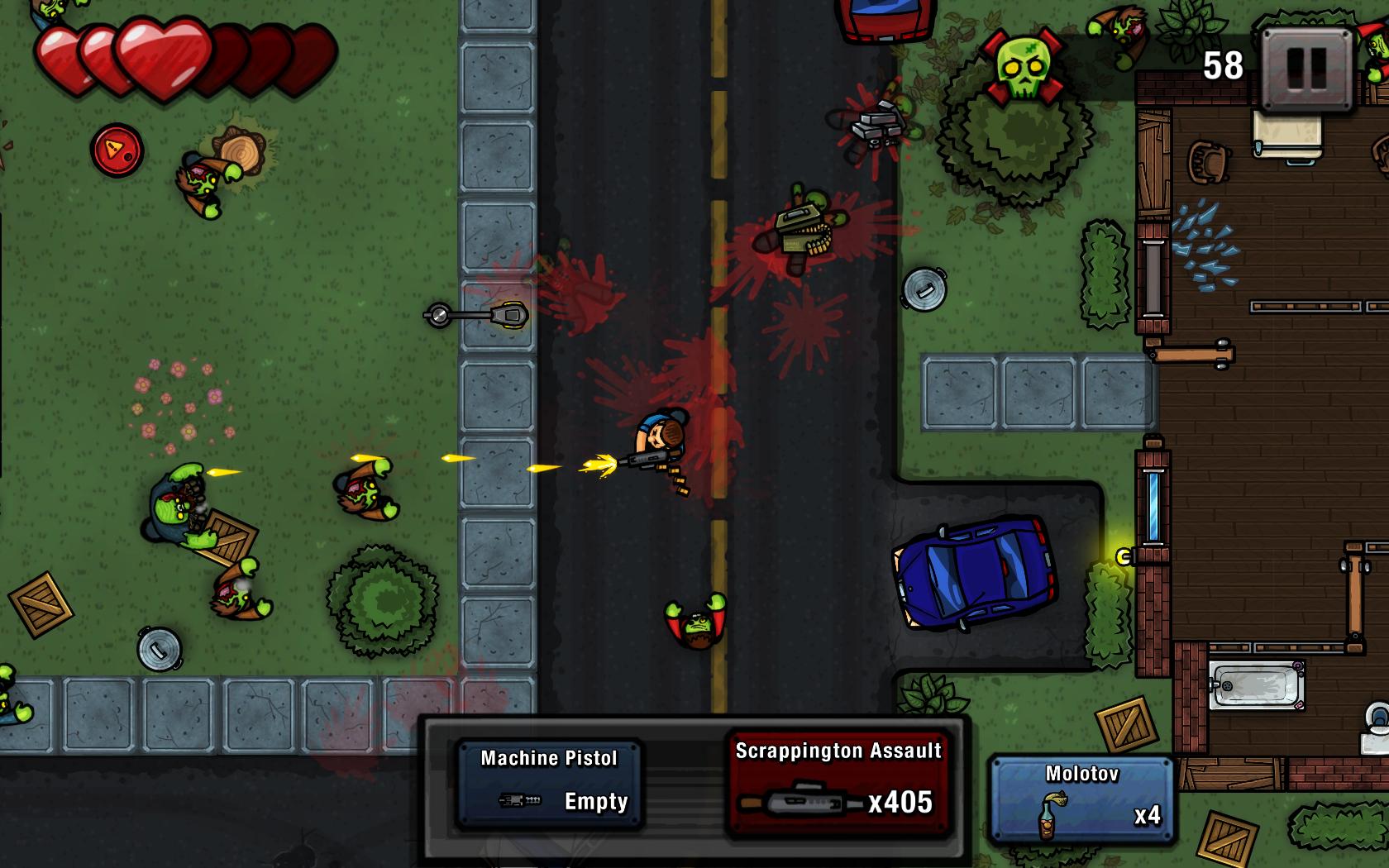Click the Empty label on the Machine Pistol panel
Image resolution: width=1389 pixels, height=868 pixels.
click(595, 800)
